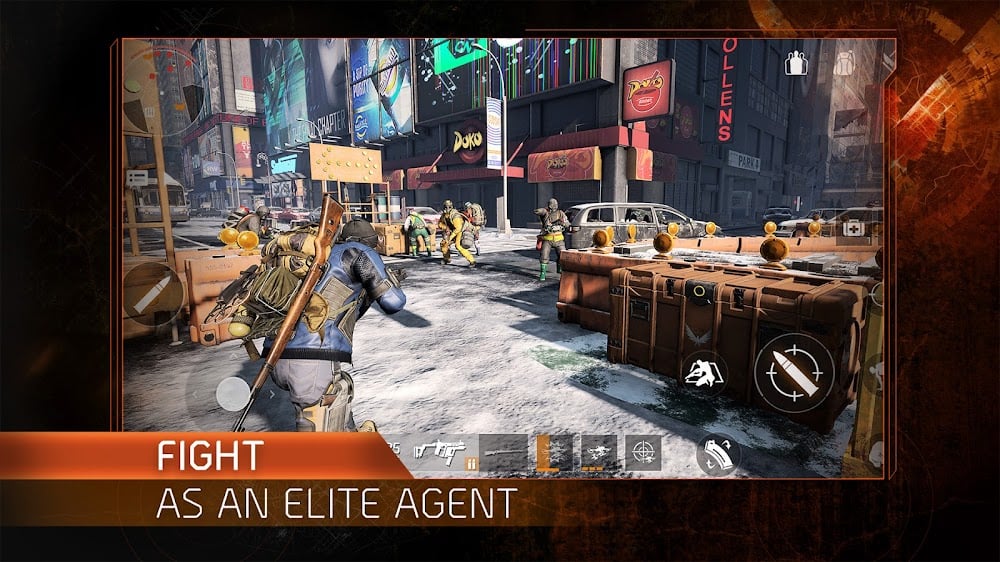Switch to the rifle weapon slot
The height and width of the screenshot is (562, 1000).
502,453
